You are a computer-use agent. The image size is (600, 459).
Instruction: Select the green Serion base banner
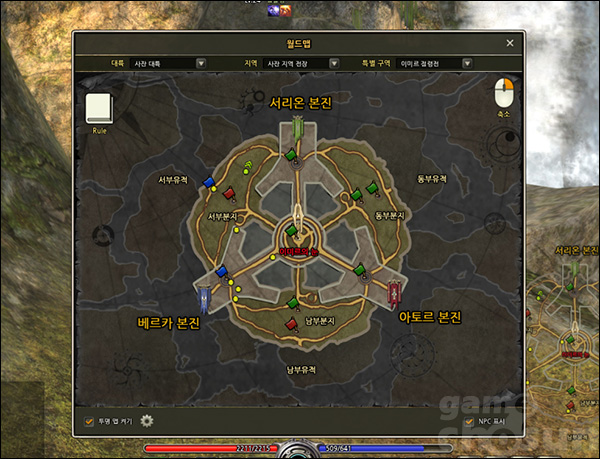(x=298, y=129)
